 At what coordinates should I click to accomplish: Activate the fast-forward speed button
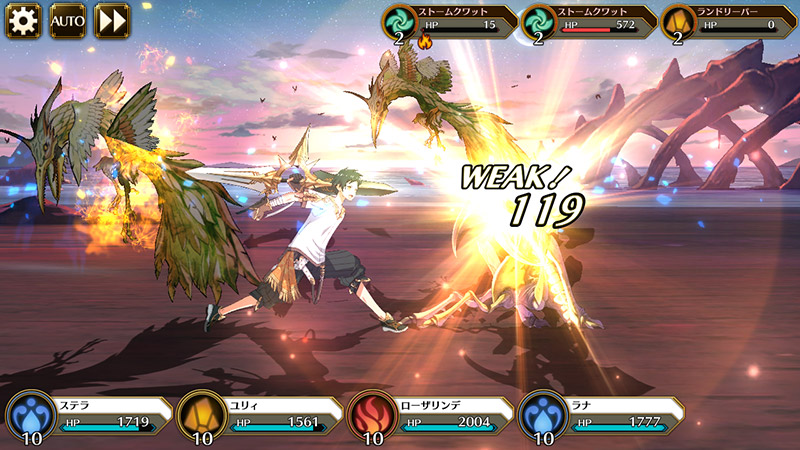coord(112,20)
